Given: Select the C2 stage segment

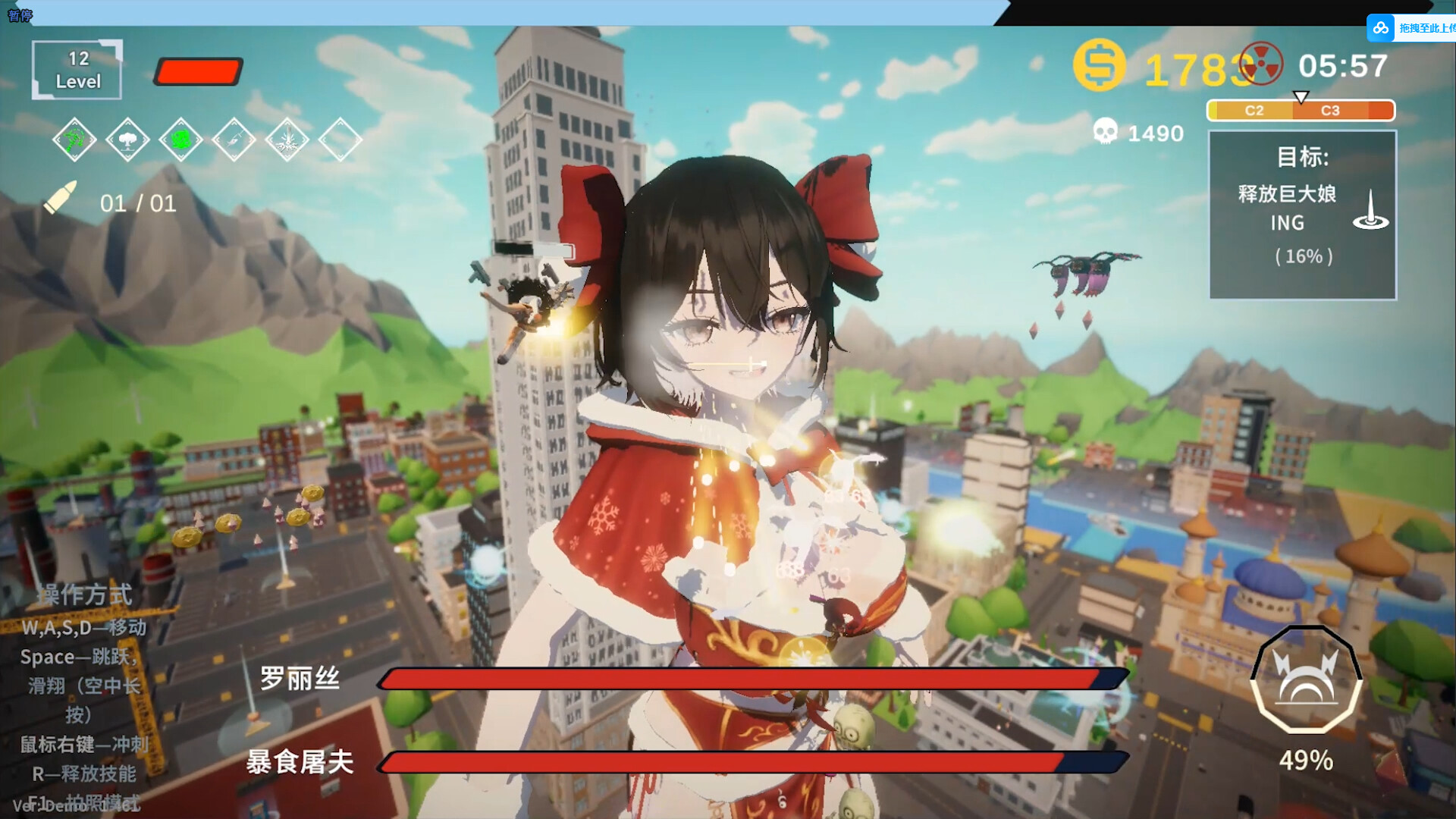Looking at the screenshot, I should click(x=1255, y=111).
